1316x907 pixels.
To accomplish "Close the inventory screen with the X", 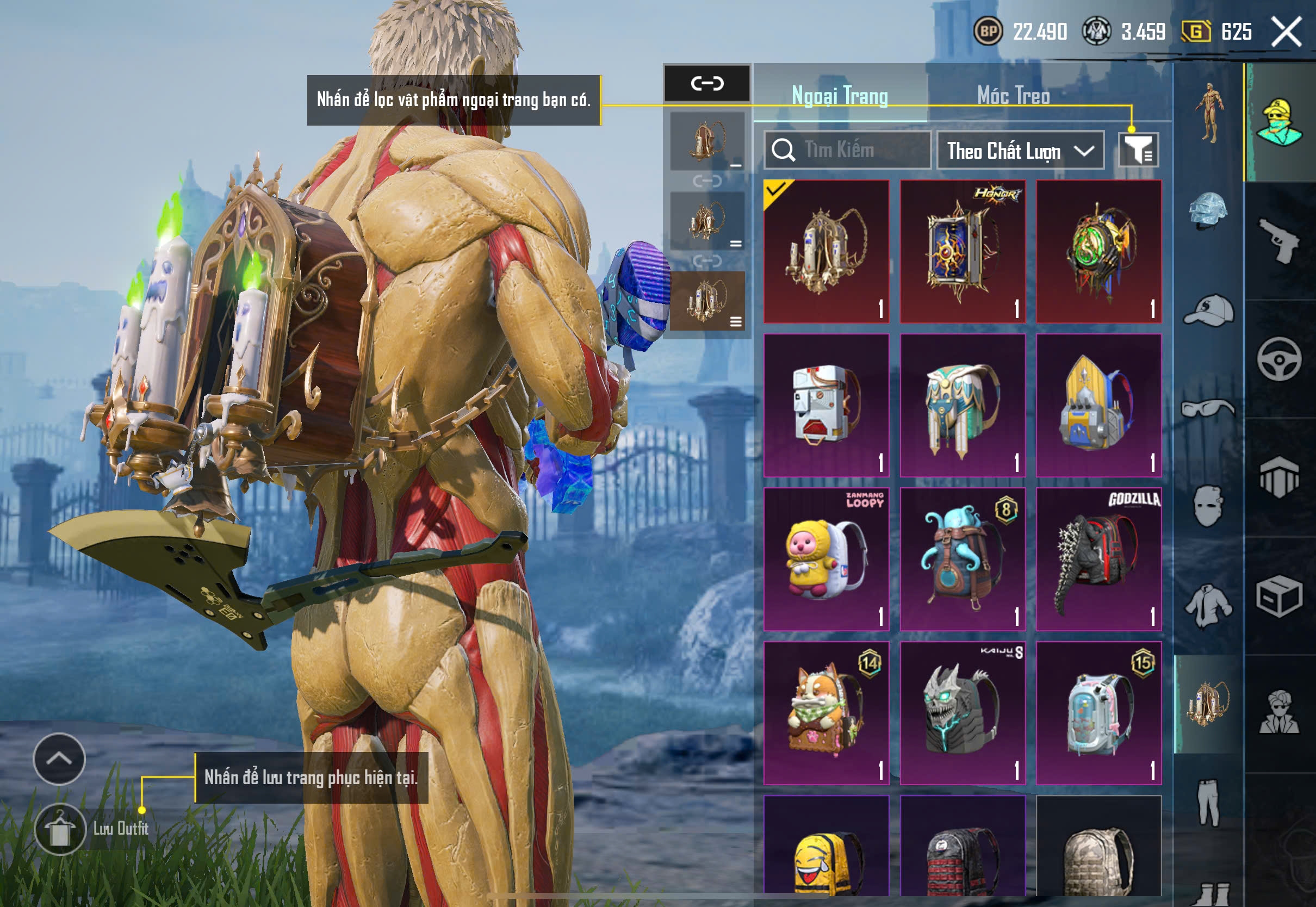I will [x=1287, y=32].
